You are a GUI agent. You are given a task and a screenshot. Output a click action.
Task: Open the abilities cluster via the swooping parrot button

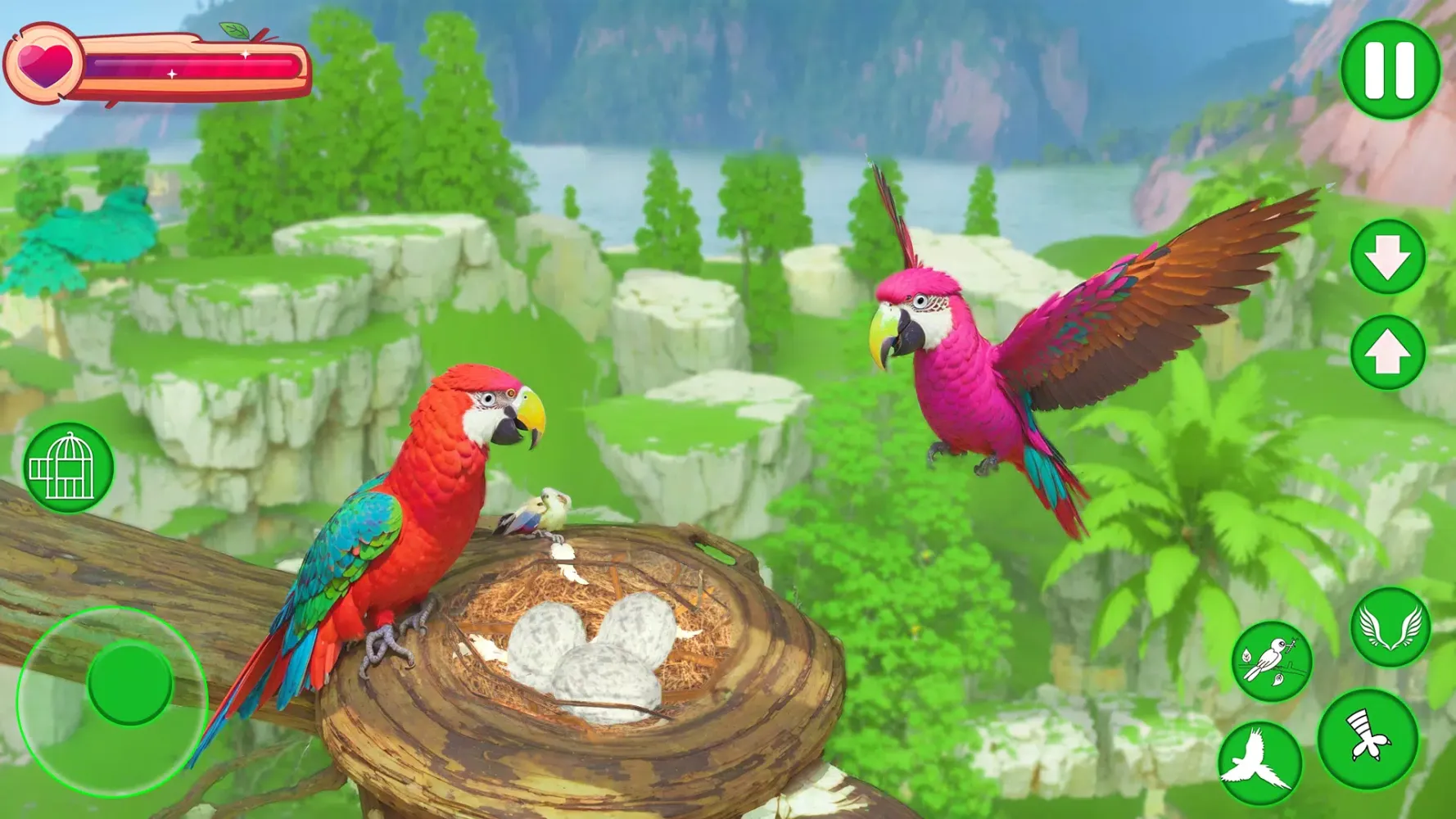[1259, 762]
